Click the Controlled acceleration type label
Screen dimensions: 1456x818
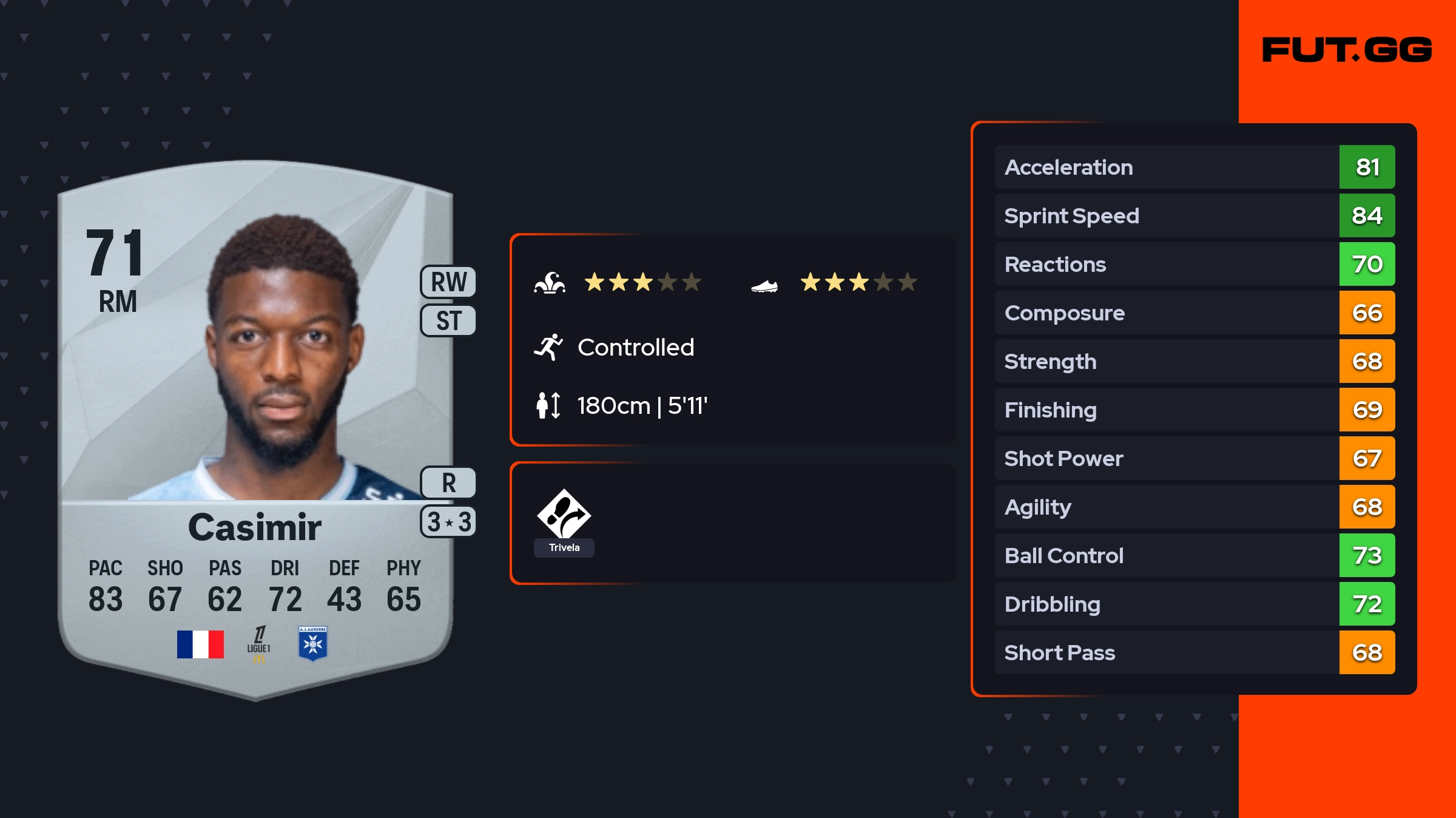tap(635, 348)
